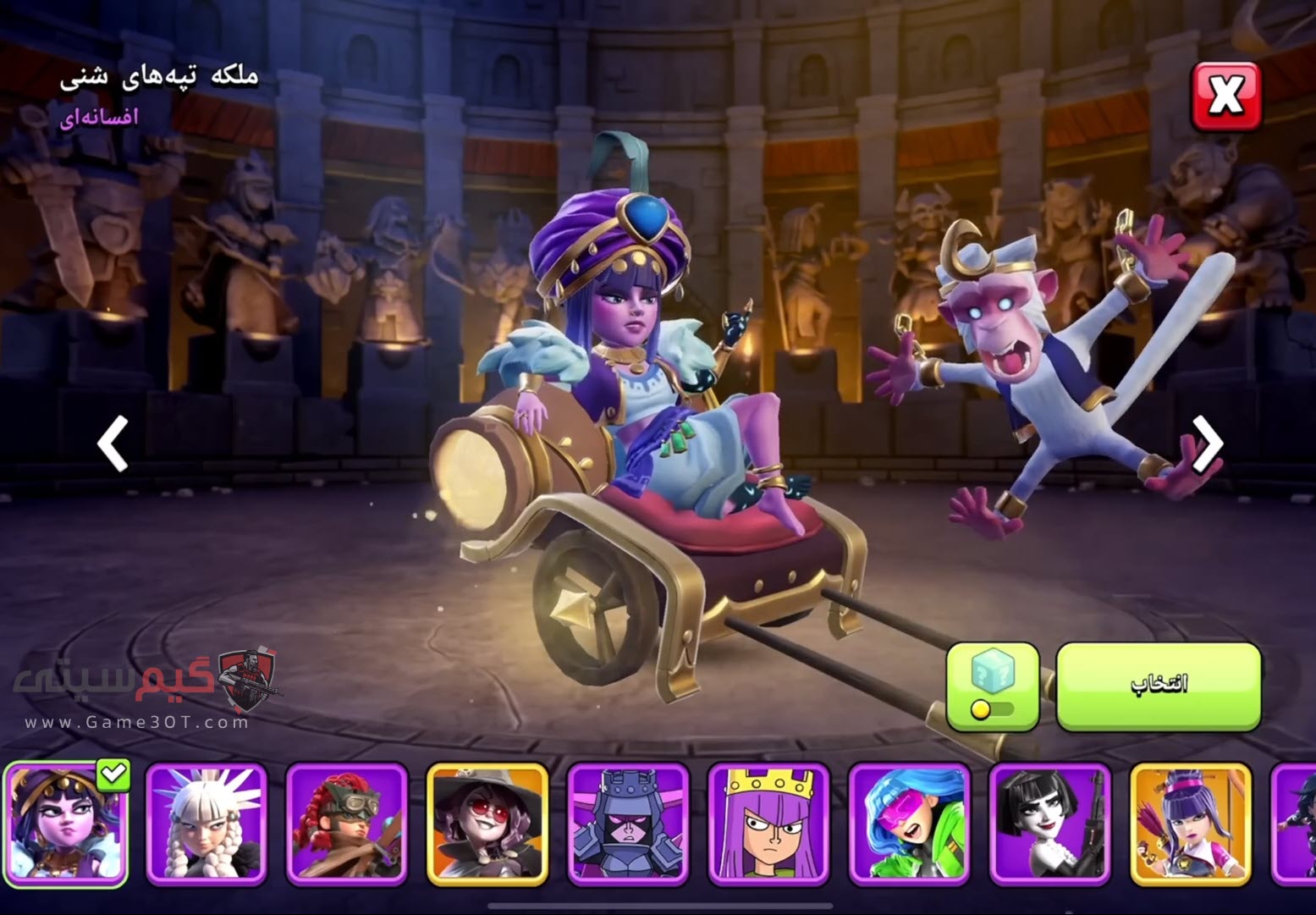Show the next skin with right arrow

point(1208,443)
